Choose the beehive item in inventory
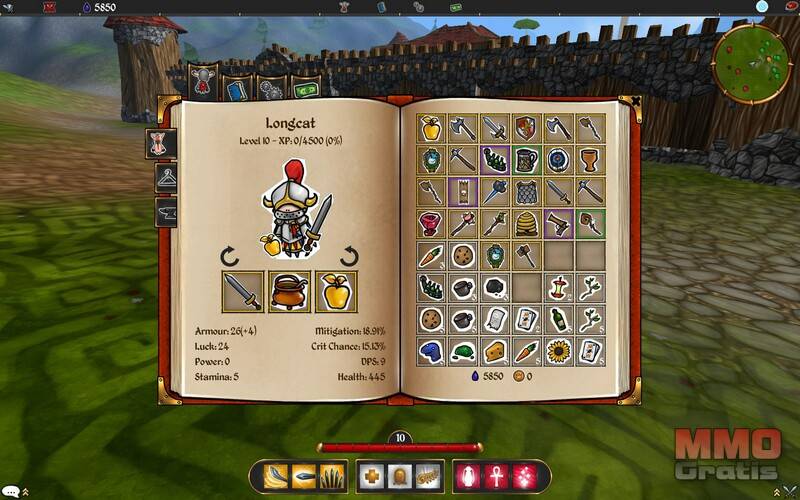This screenshot has height=500, width=800. [525, 223]
